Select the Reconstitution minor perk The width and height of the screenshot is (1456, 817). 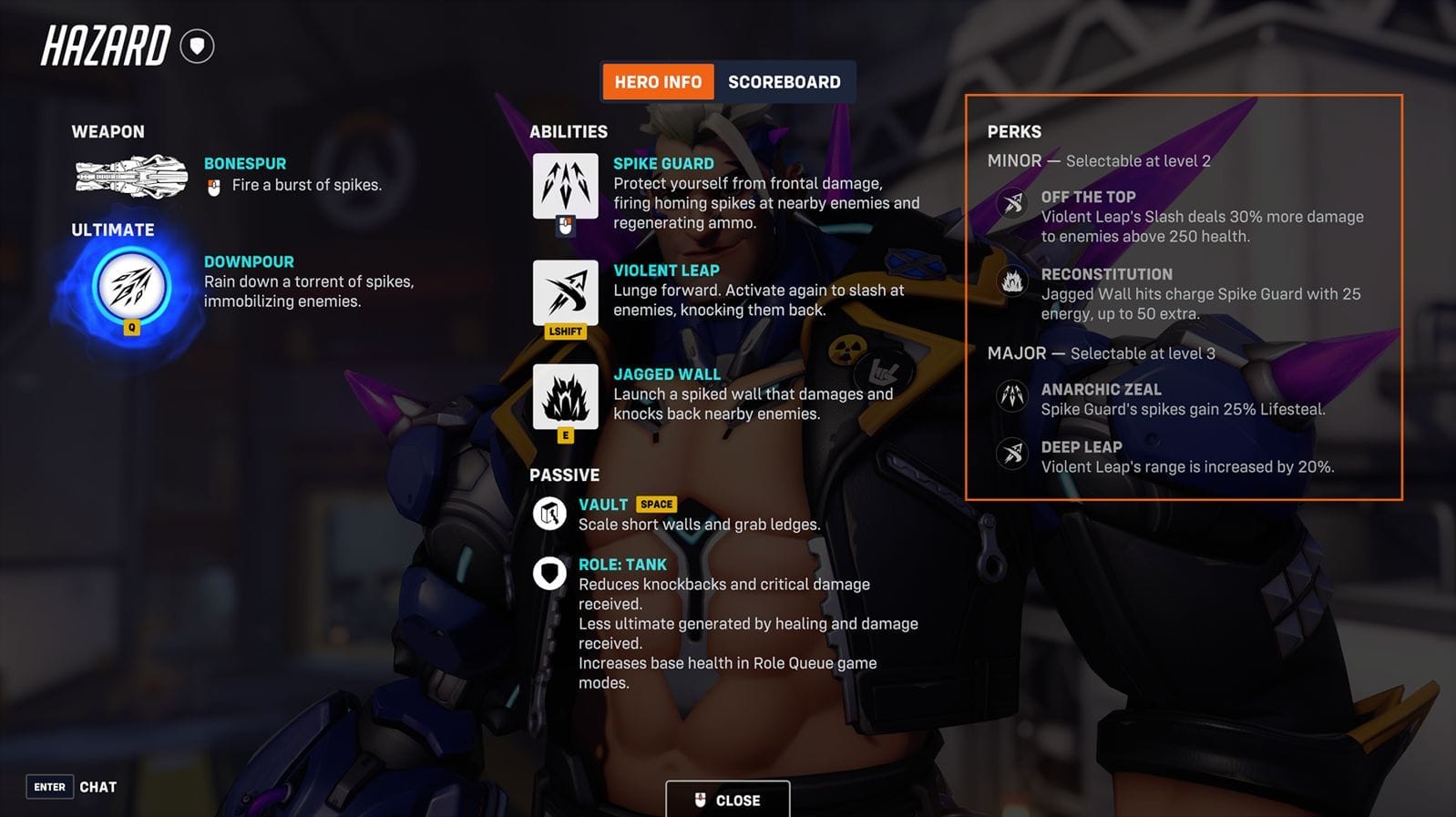[1011, 281]
